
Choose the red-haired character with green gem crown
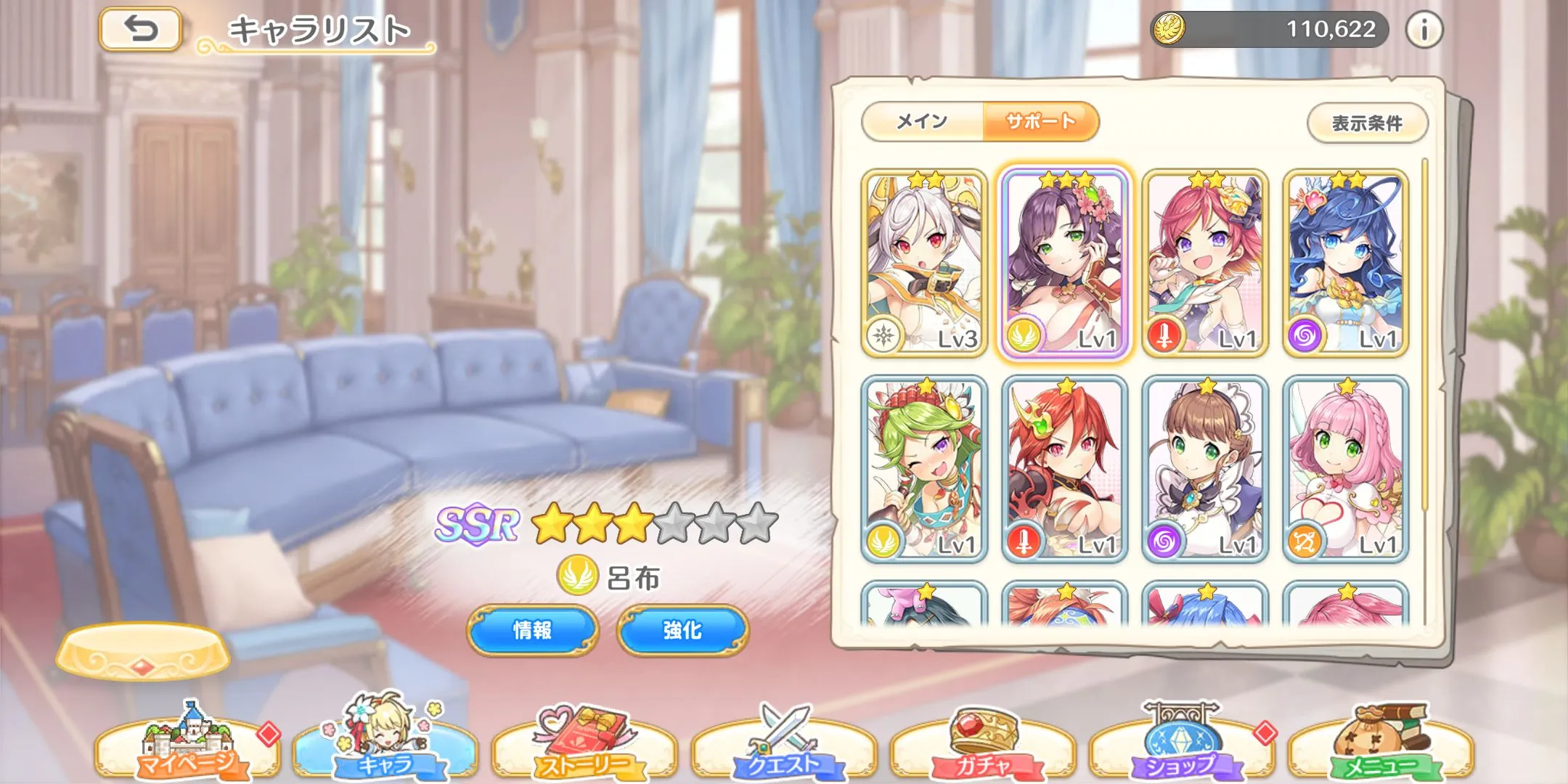coord(1064,470)
